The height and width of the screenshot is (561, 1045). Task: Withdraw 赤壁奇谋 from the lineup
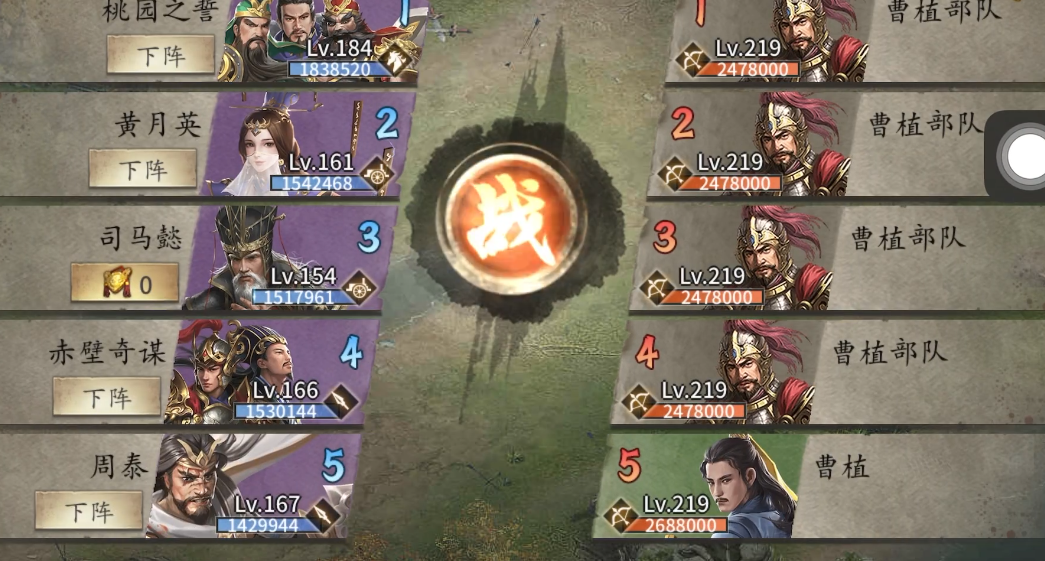coord(106,396)
